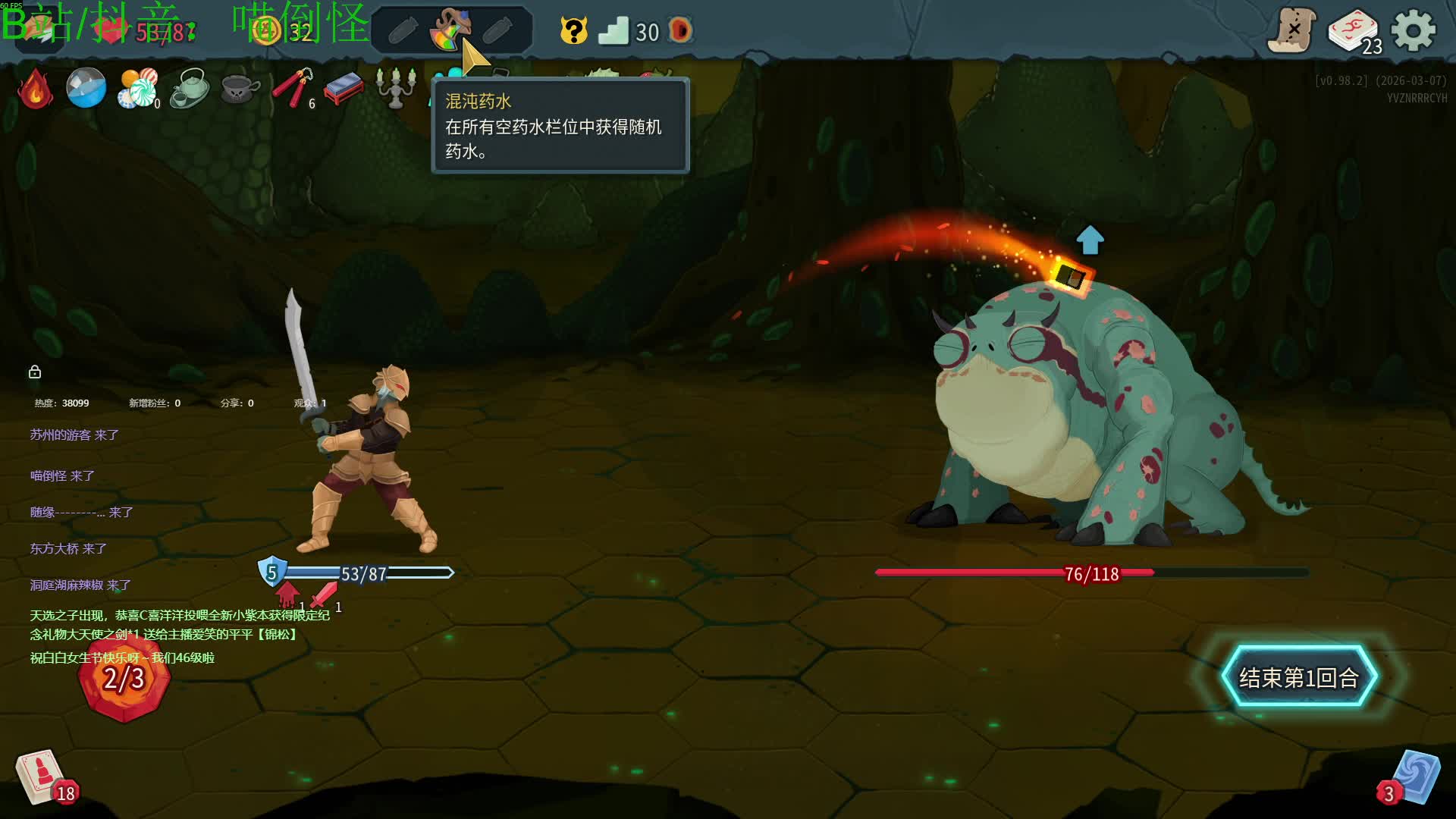Click the yellow question mark mask icon
Image resolution: width=1456 pixels, height=819 pixels.
574,31
